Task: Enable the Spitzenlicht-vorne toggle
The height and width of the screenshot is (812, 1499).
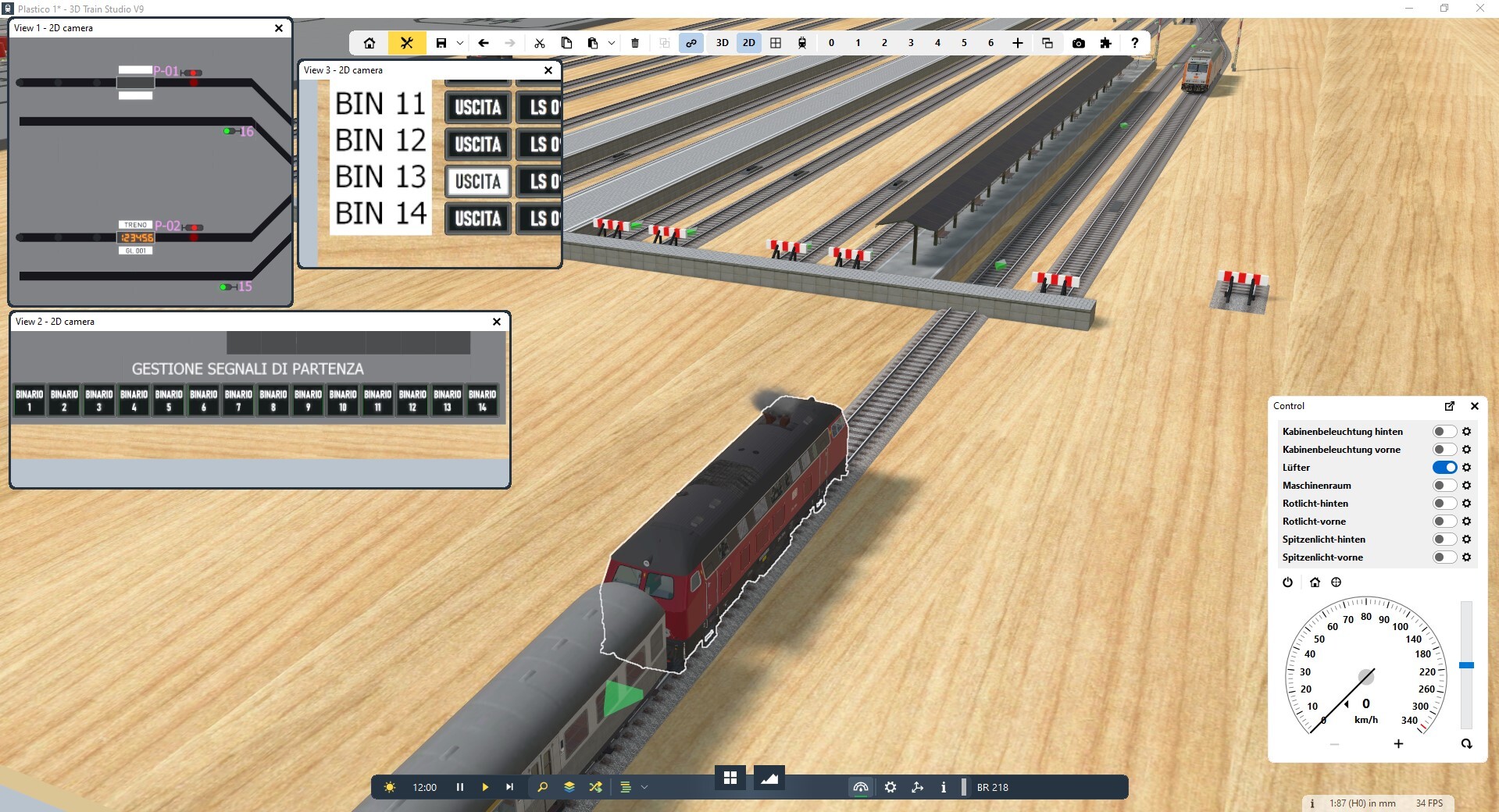Action: click(1444, 557)
